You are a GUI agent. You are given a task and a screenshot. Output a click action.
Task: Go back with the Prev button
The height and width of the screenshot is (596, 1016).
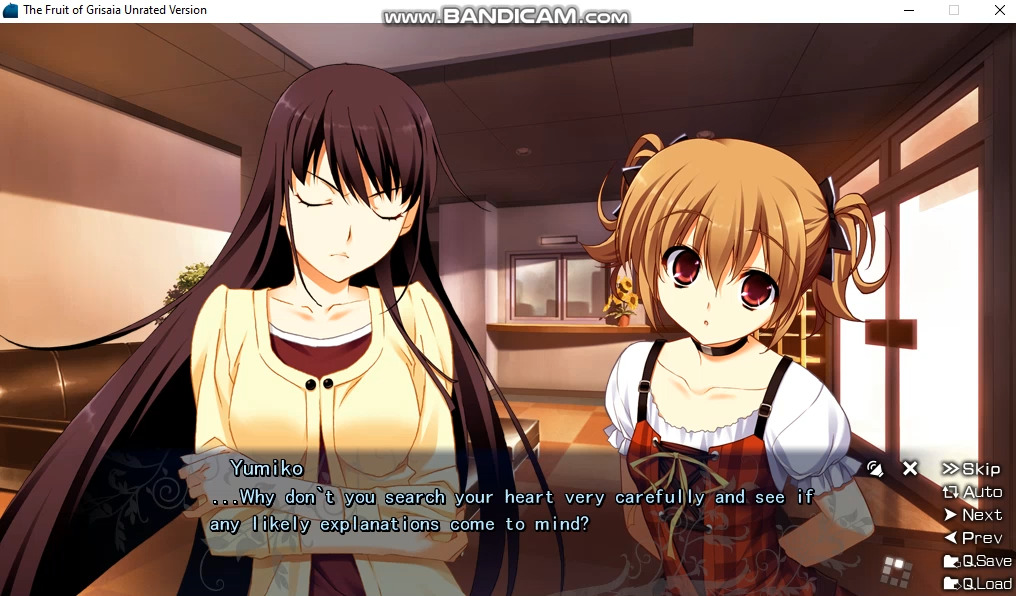pos(972,538)
